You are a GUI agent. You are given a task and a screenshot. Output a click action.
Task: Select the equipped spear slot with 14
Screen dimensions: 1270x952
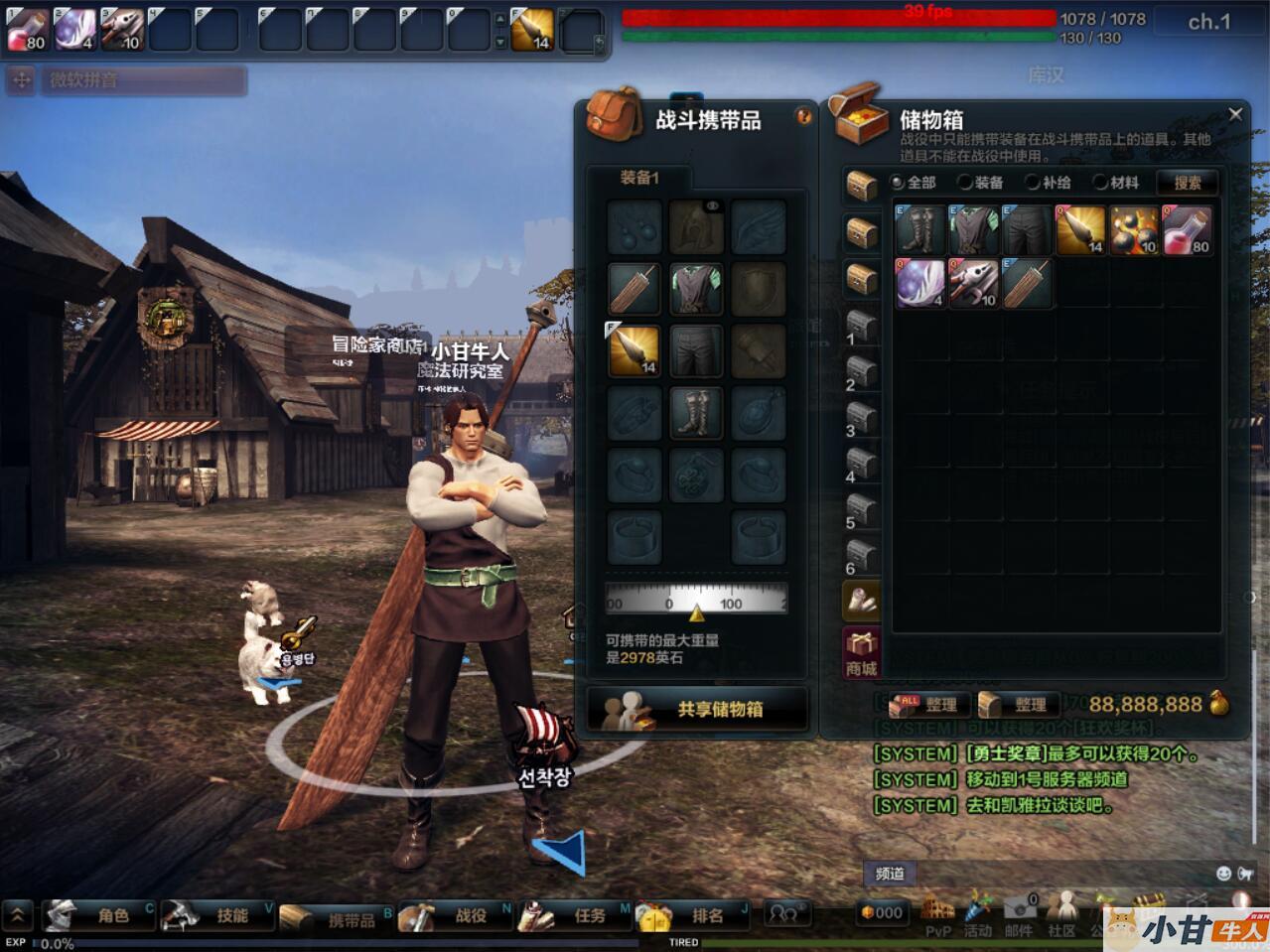[635, 350]
